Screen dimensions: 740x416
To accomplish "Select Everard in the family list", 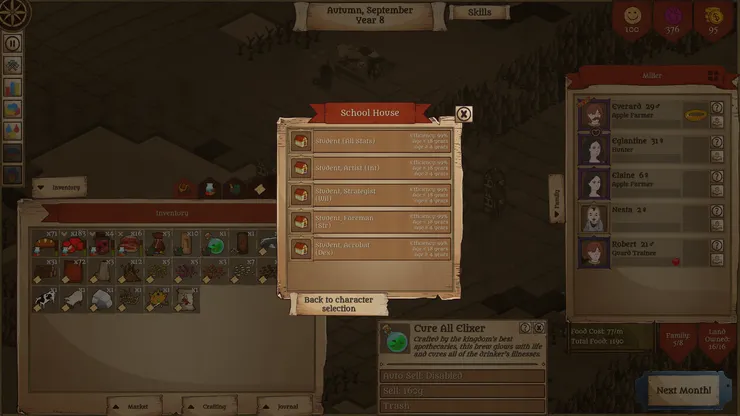I will (x=642, y=114).
